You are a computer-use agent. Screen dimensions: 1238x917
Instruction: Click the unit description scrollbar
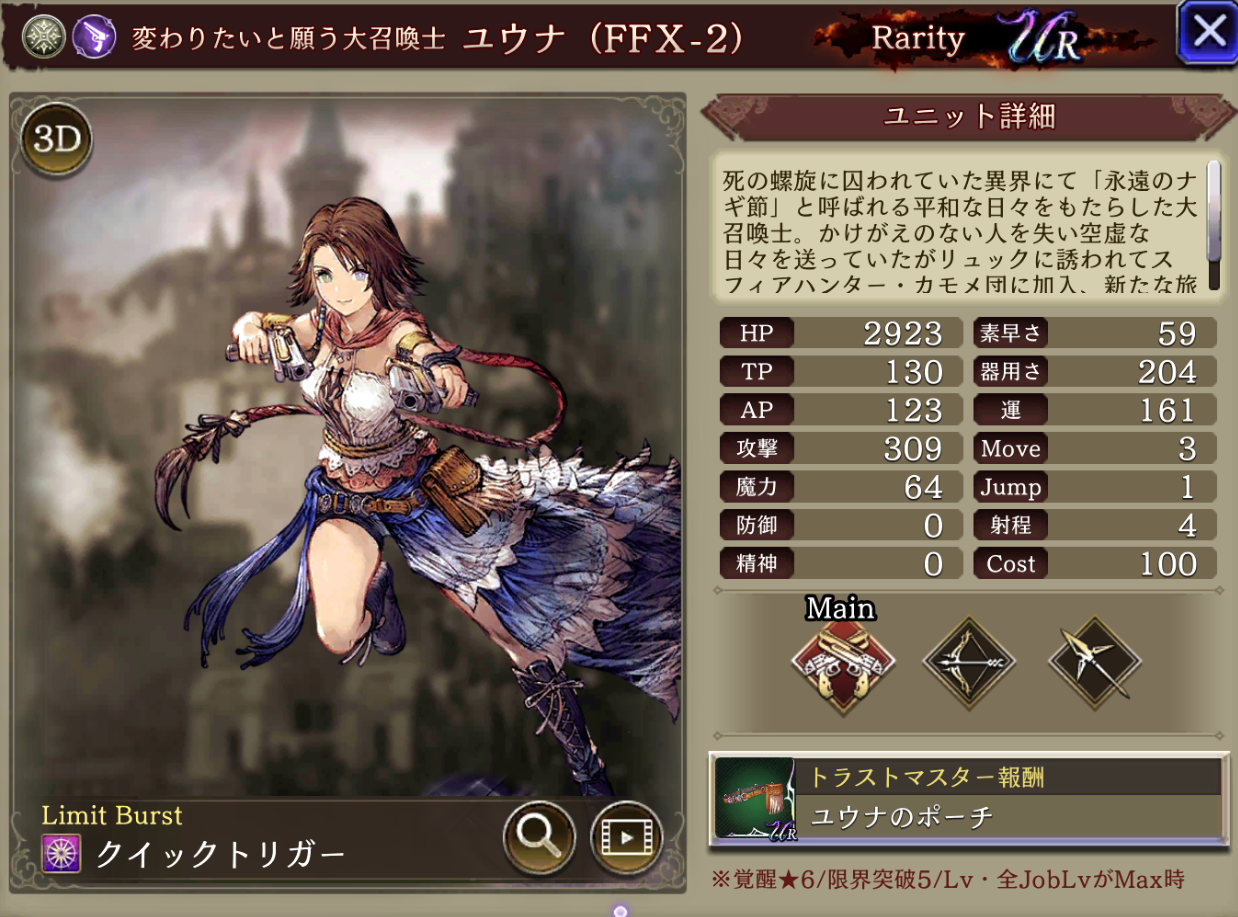1214,224
